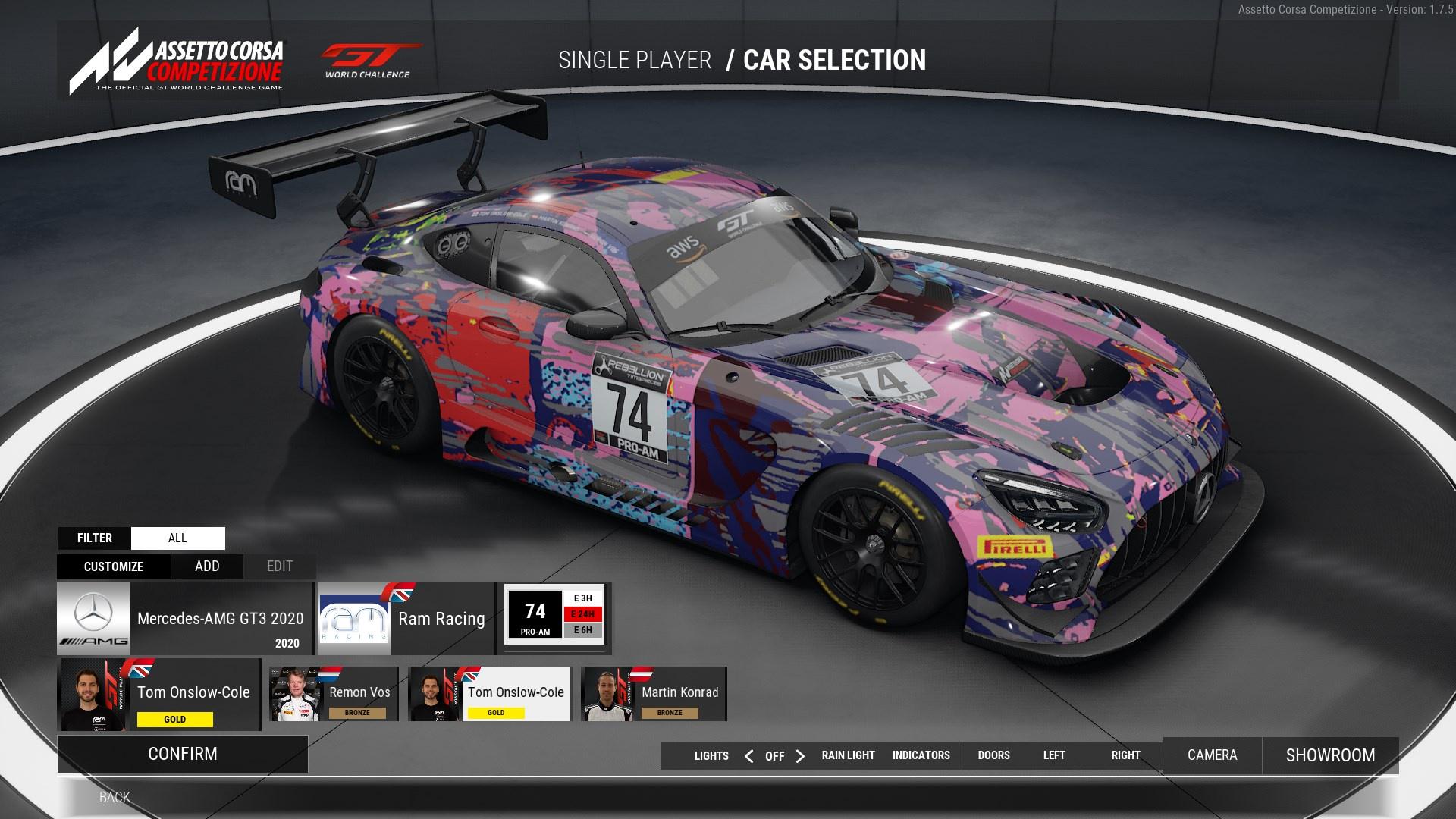Open the left door

coord(1054,755)
